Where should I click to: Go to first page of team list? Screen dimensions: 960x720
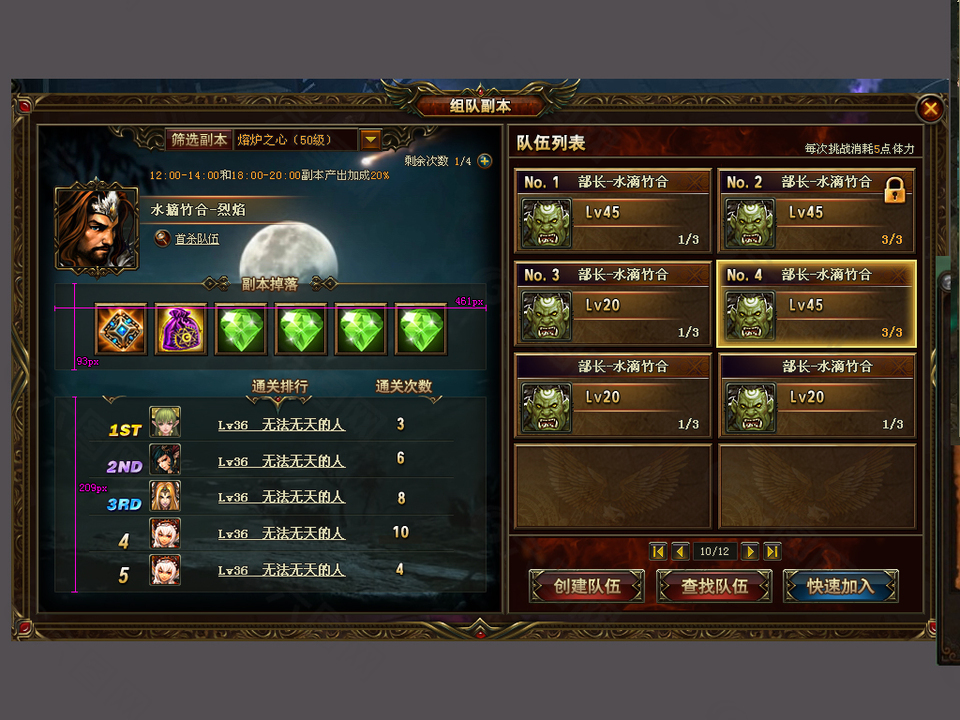pos(658,551)
